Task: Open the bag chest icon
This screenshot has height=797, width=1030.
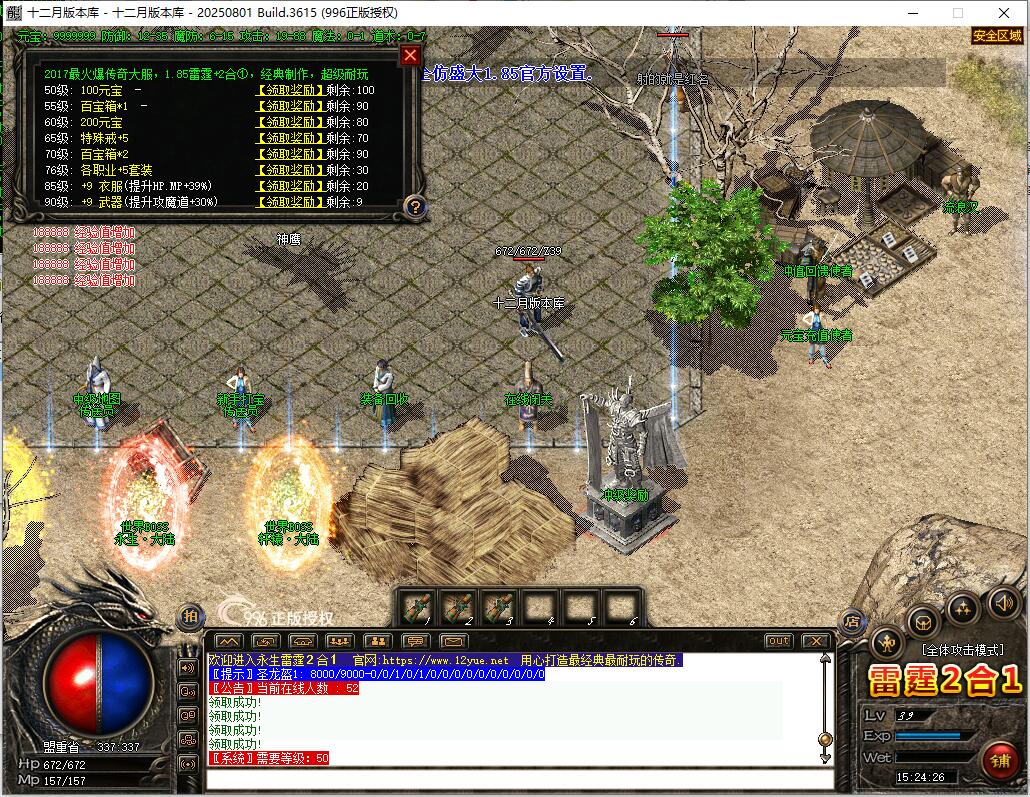Action: pyautogui.click(x=922, y=620)
